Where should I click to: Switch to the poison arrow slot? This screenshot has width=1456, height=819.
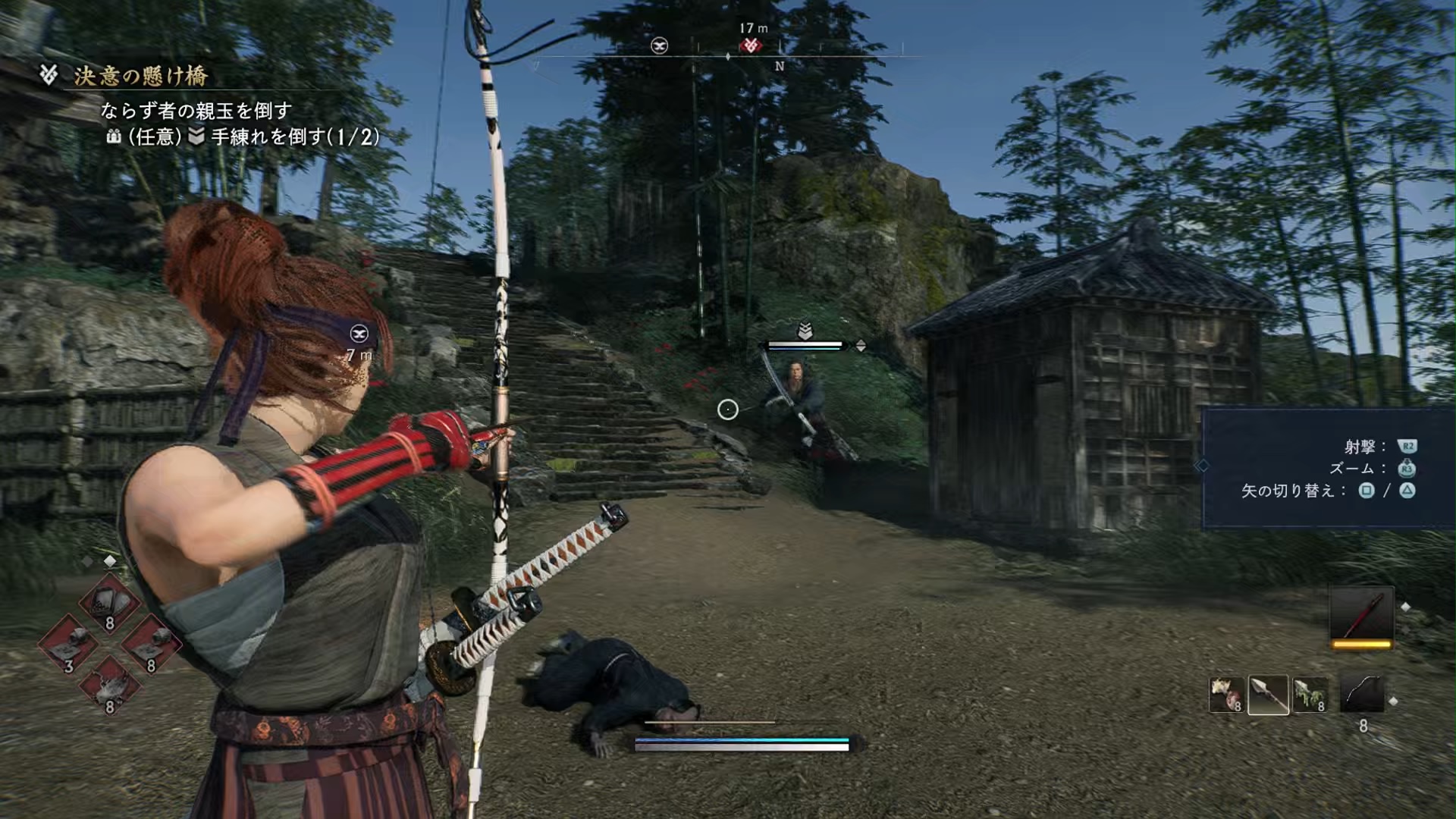pyautogui.click(x=1310, y=695)
